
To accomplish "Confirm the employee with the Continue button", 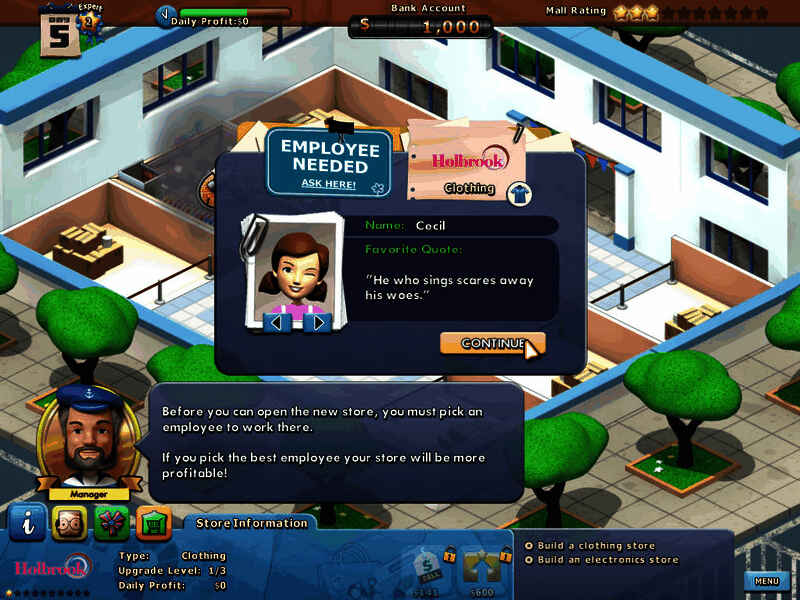I will 492,343.
